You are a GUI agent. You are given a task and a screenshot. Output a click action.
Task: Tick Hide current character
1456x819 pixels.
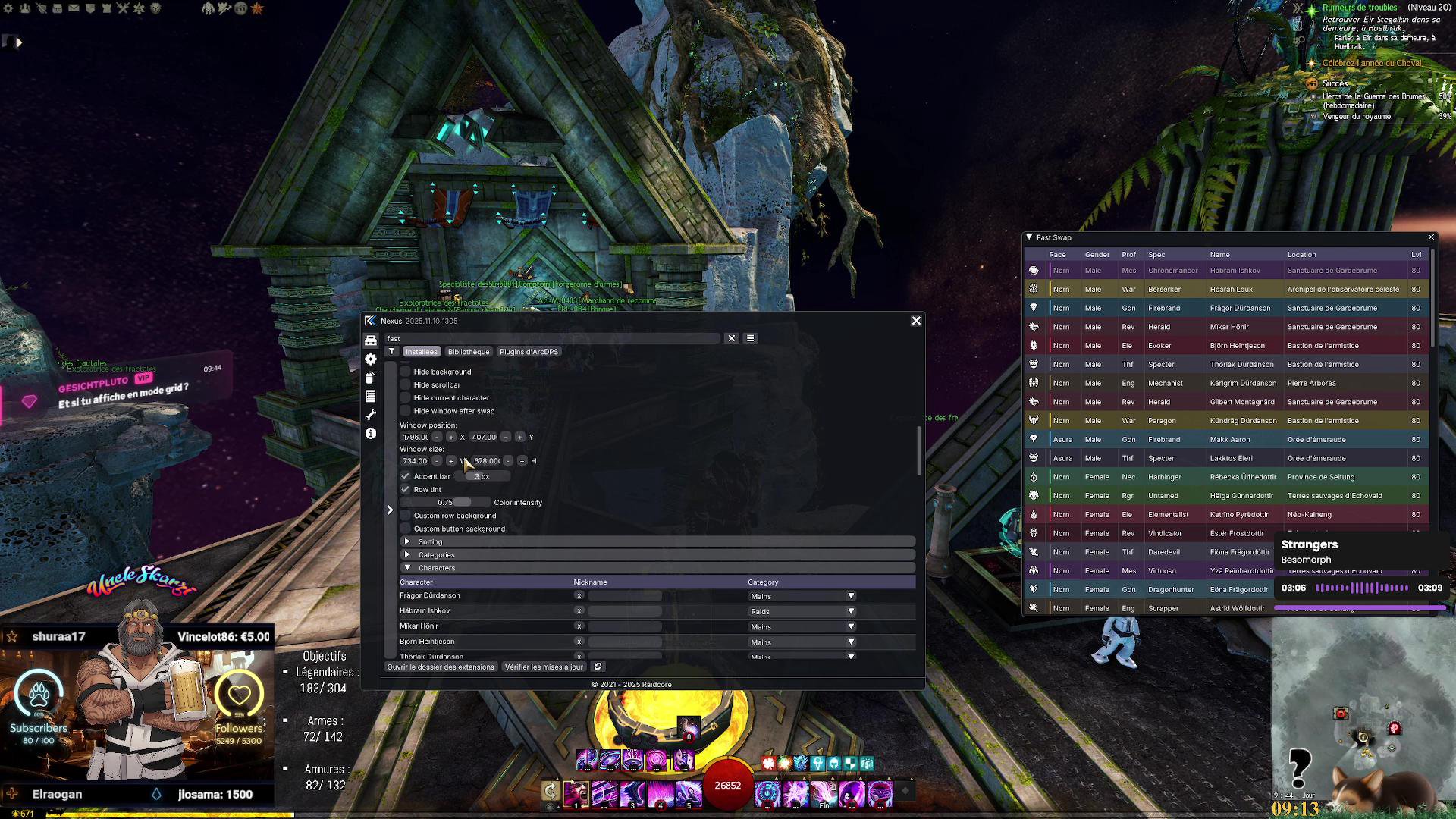(406, 398)
